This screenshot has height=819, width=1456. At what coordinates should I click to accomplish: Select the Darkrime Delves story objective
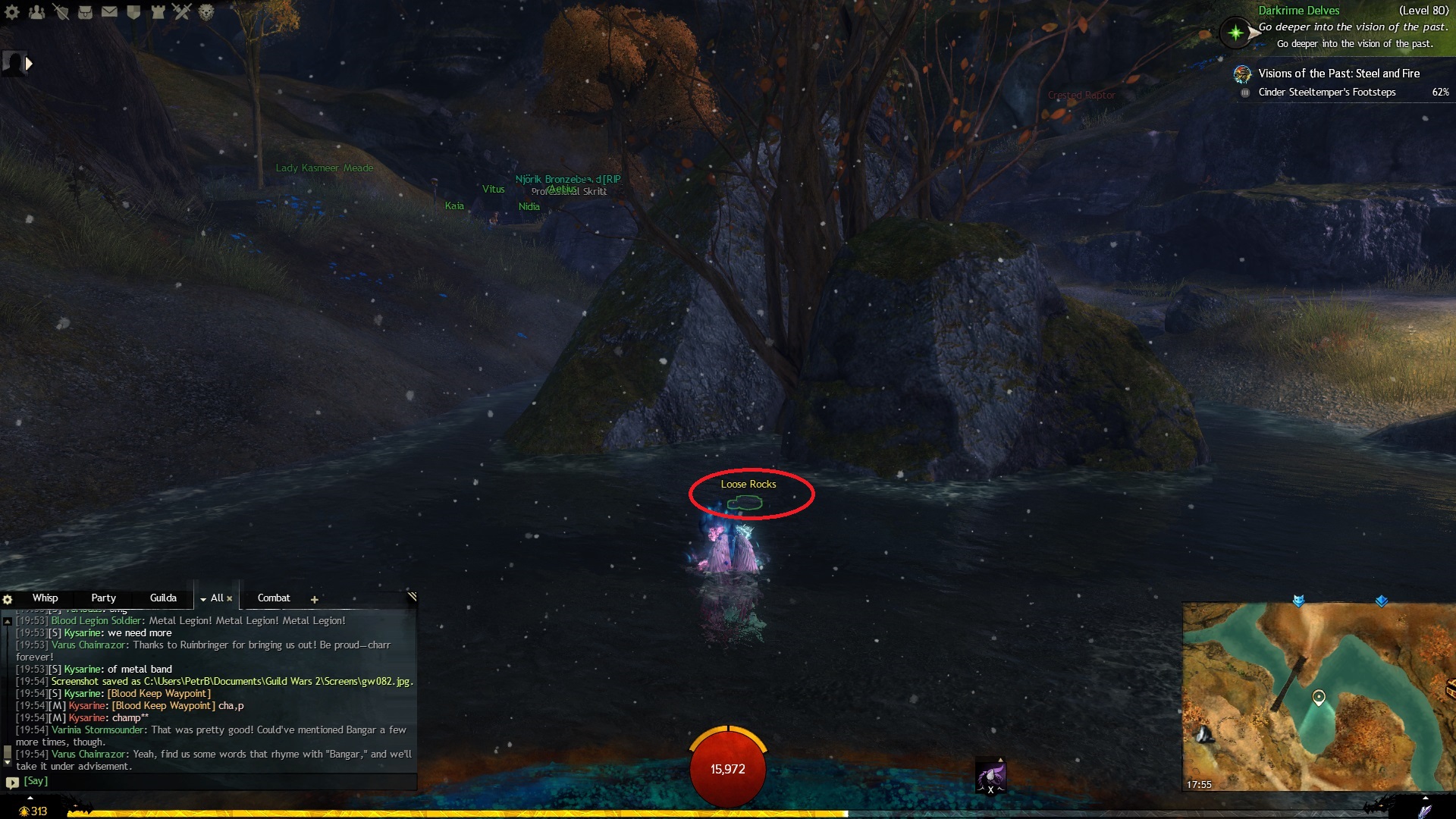pos(1298,11)
